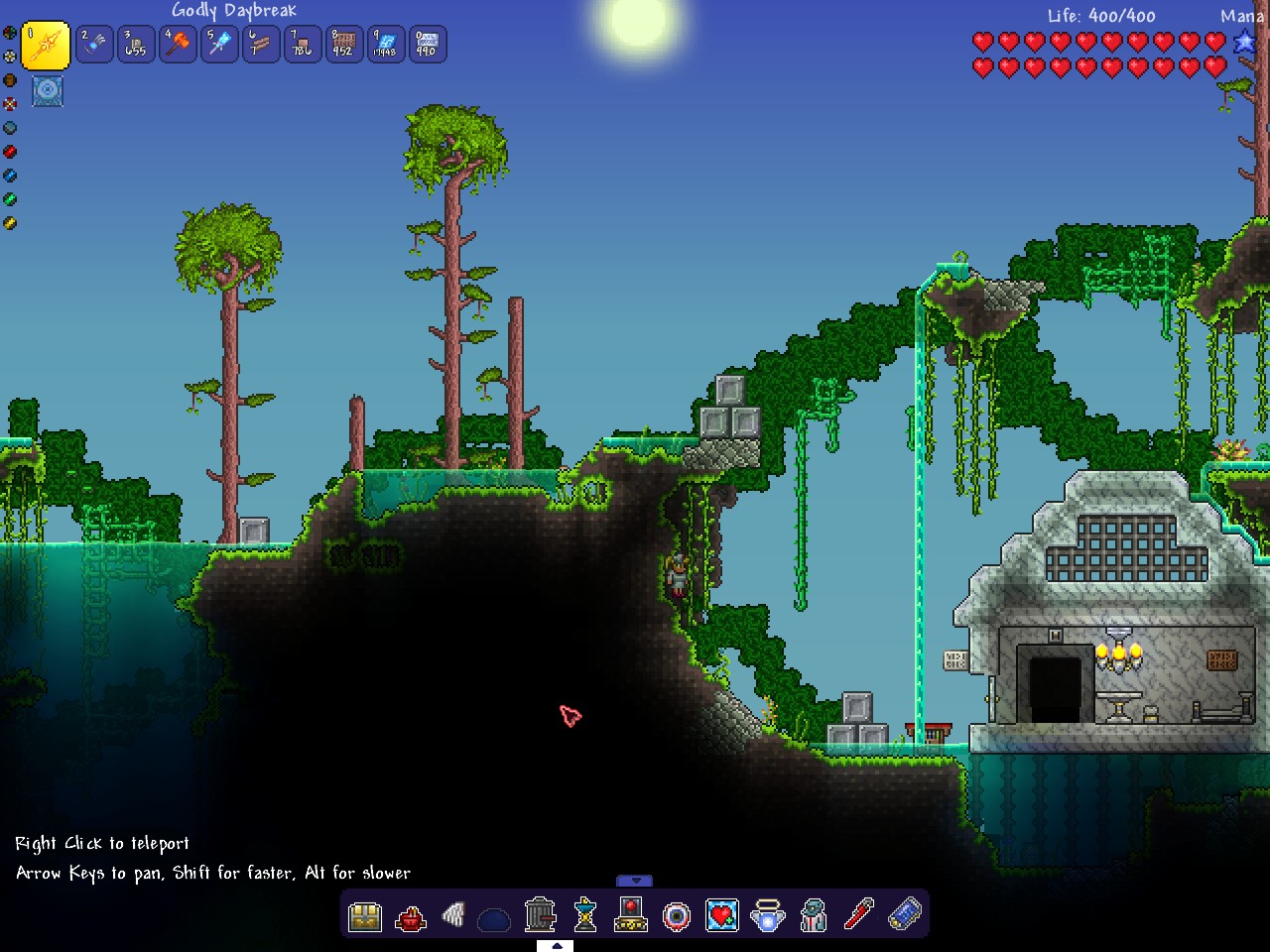The height and width of the screenshot is (952, 1270).
Task: Select the dark blue slime icon
Action: pos(494,919)
